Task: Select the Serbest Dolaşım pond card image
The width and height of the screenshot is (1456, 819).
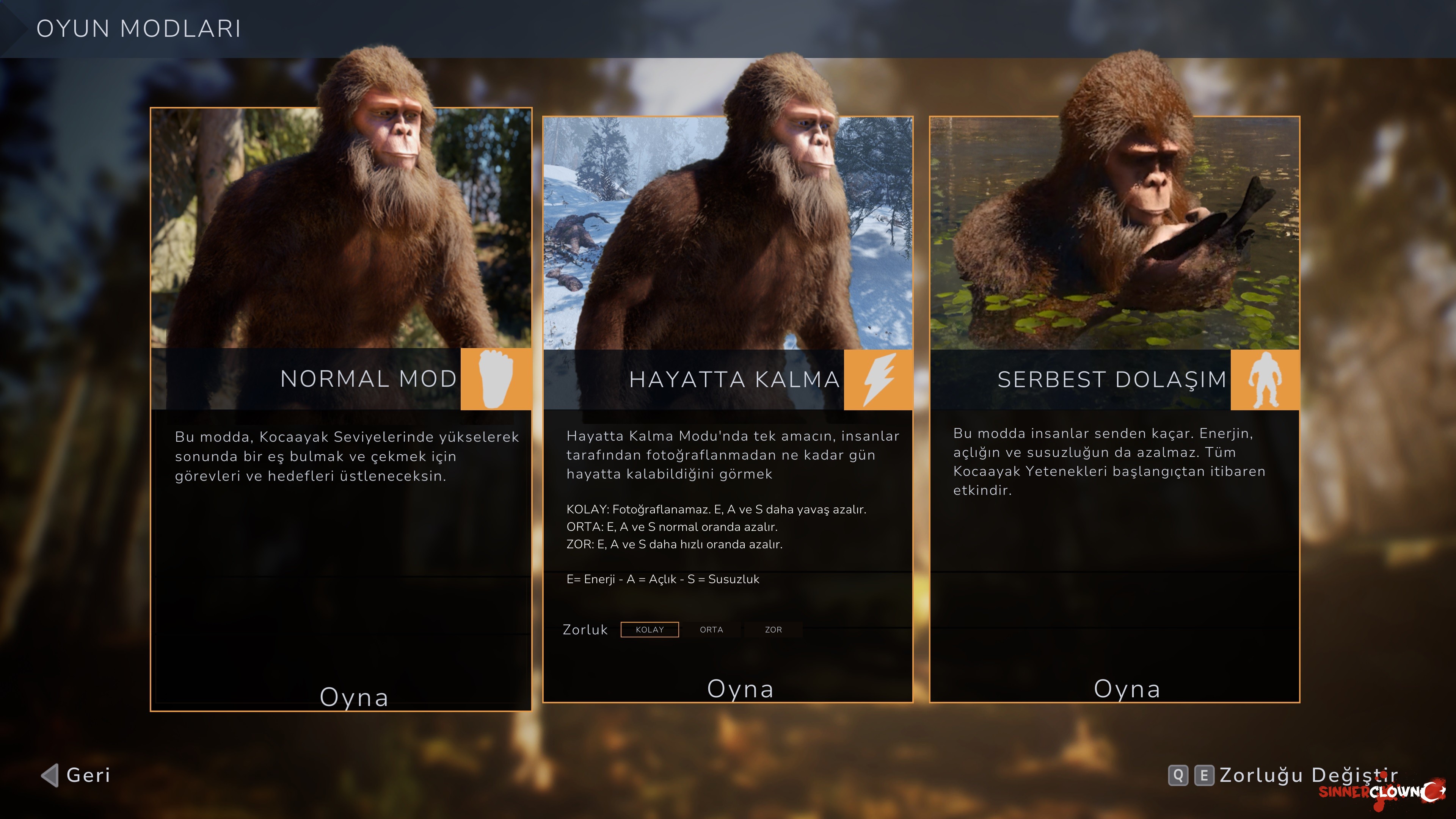Action: coord(1115,232)
